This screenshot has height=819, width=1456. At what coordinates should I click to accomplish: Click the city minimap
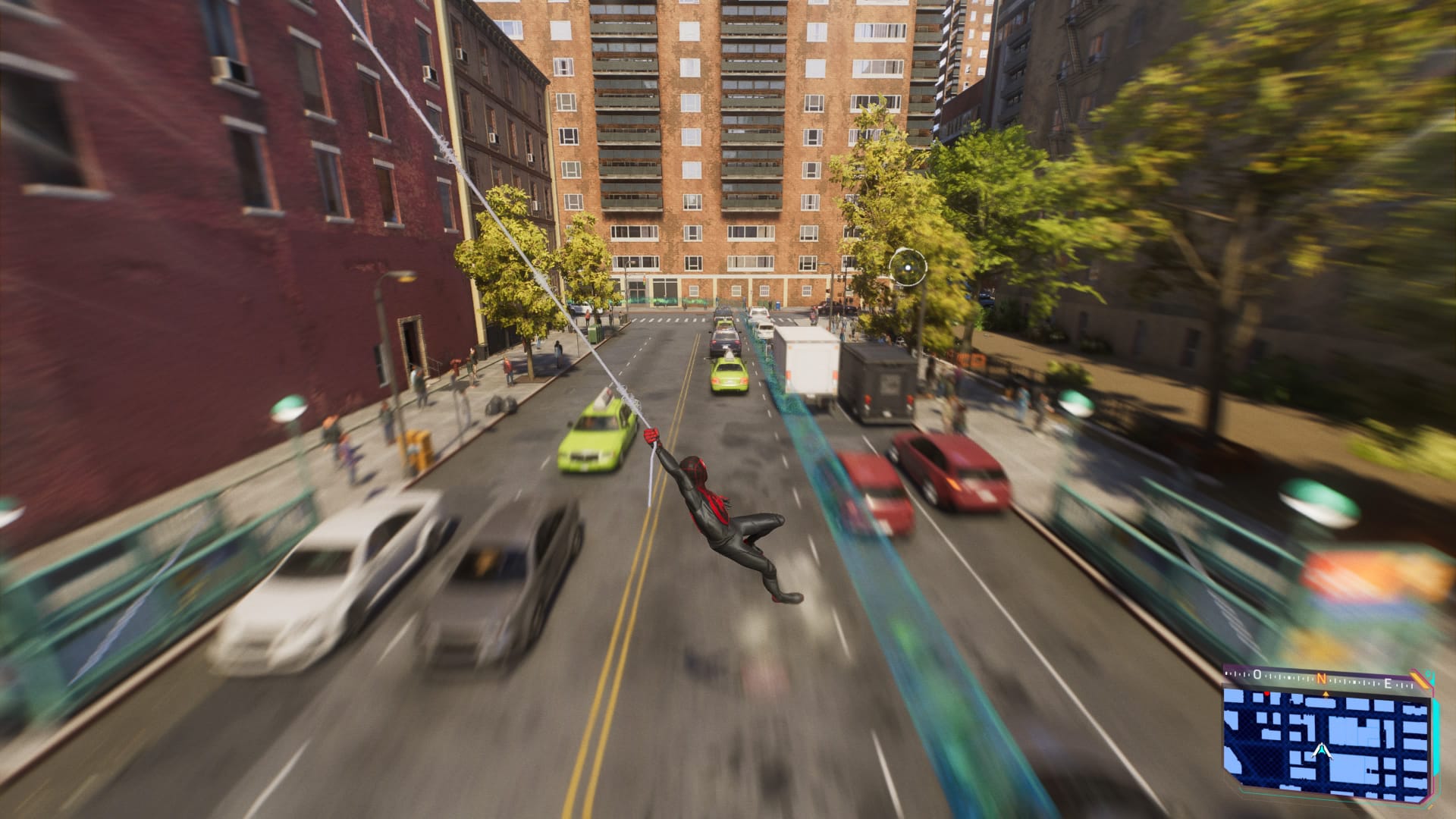[x=1326, y=742]
